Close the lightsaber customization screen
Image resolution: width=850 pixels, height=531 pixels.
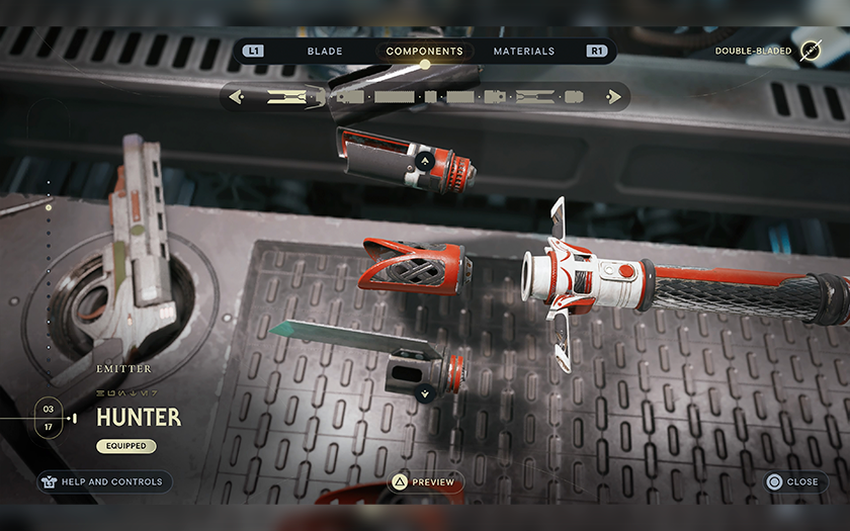(792, 482)
